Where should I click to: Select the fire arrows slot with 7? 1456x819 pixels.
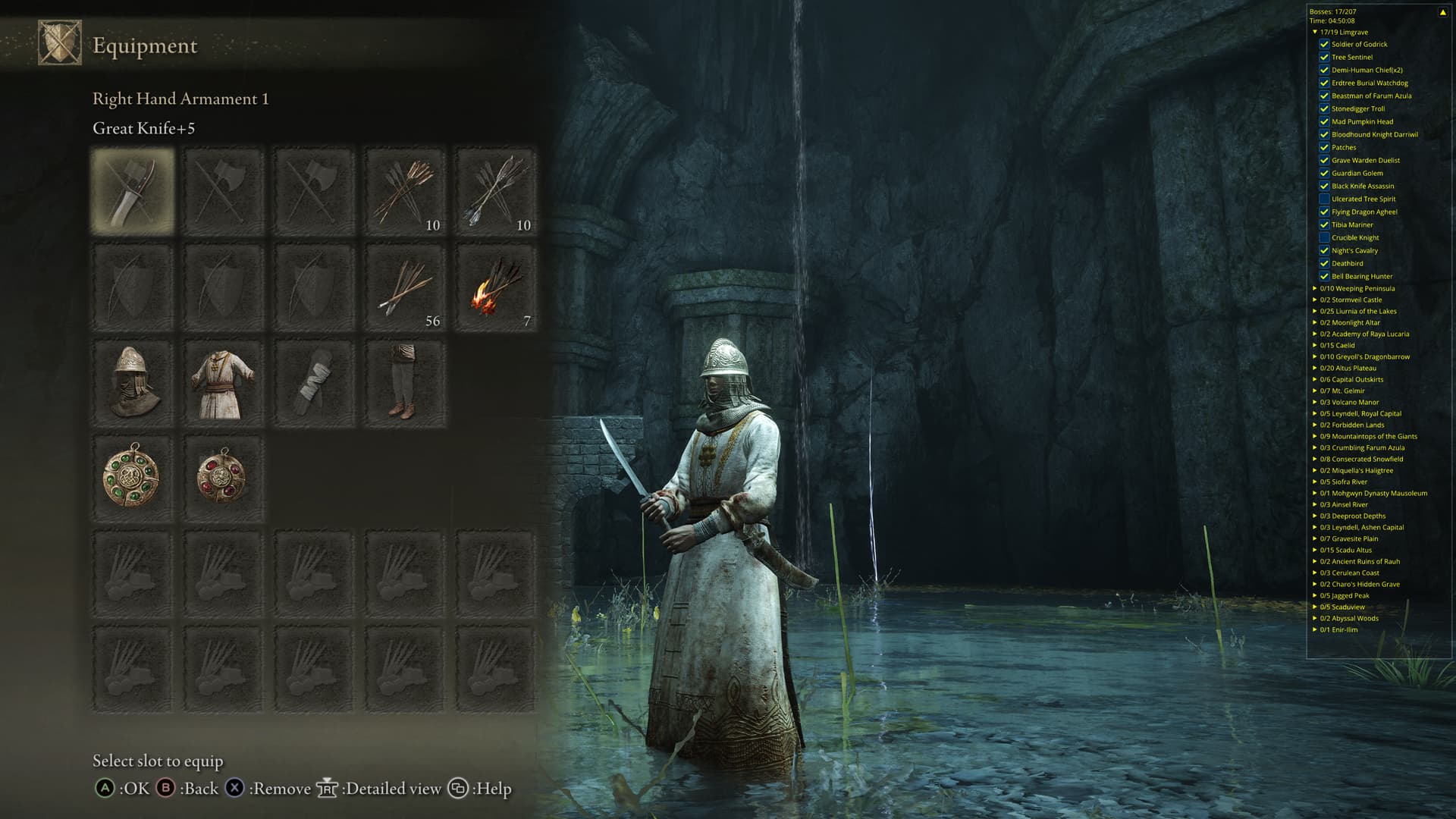[495, 287]
